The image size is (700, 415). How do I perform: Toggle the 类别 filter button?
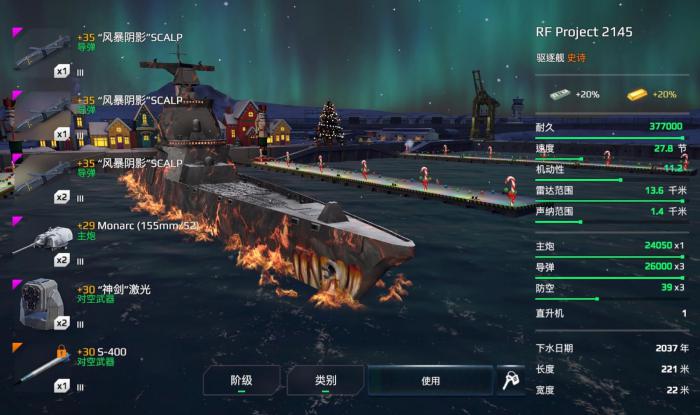coord(325,381)
